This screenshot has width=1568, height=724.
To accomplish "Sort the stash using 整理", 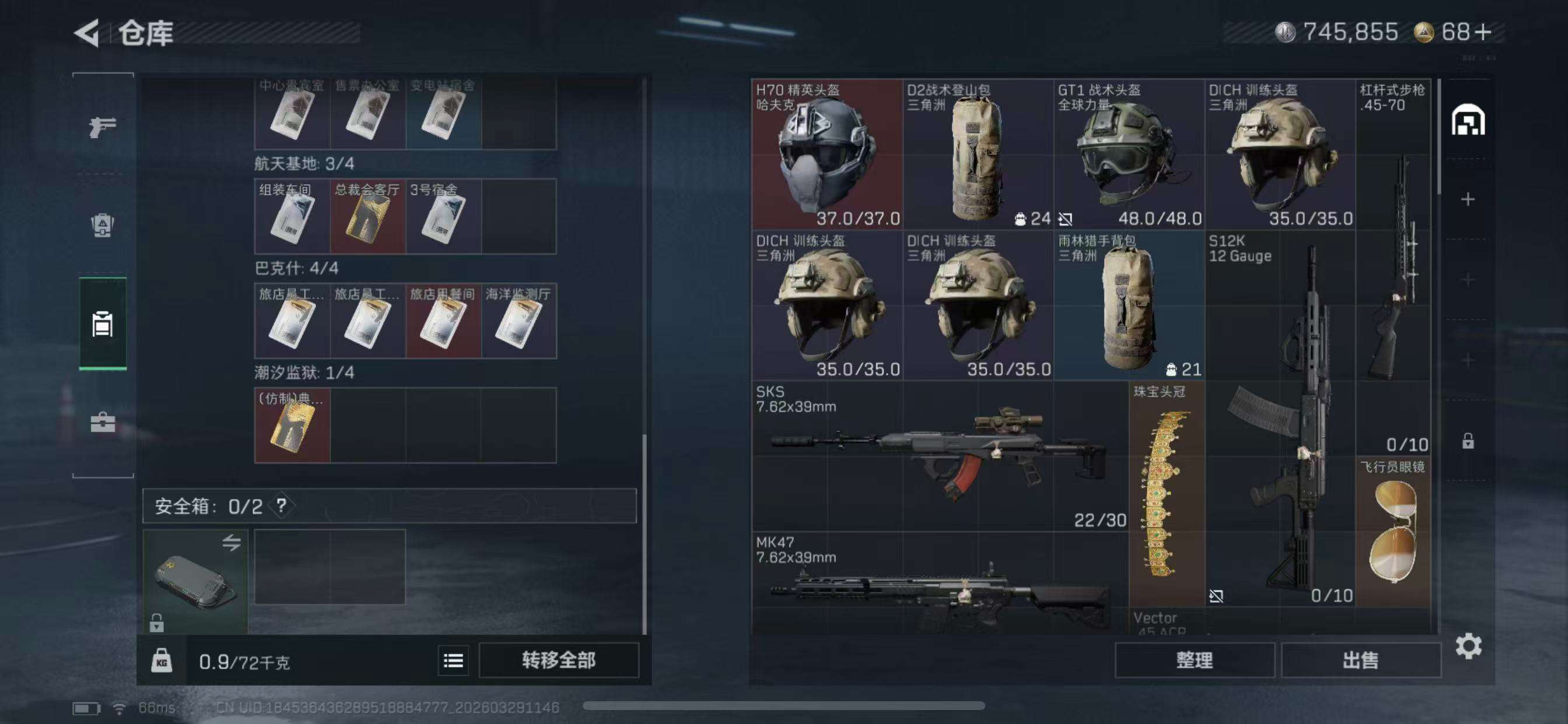I will (x=1194, y=660).
